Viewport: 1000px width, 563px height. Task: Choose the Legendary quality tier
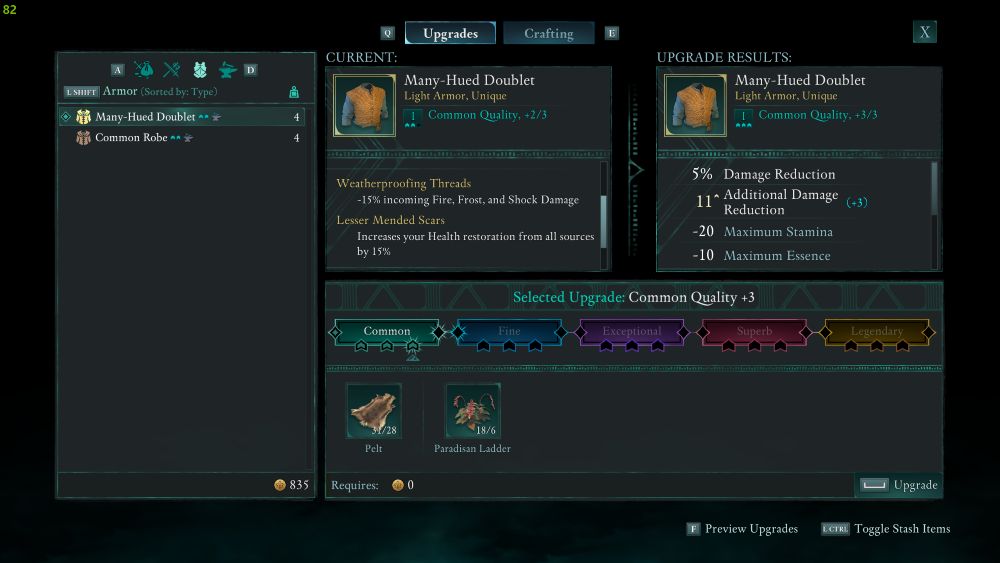pyautogui.click(x=876, y=332)
